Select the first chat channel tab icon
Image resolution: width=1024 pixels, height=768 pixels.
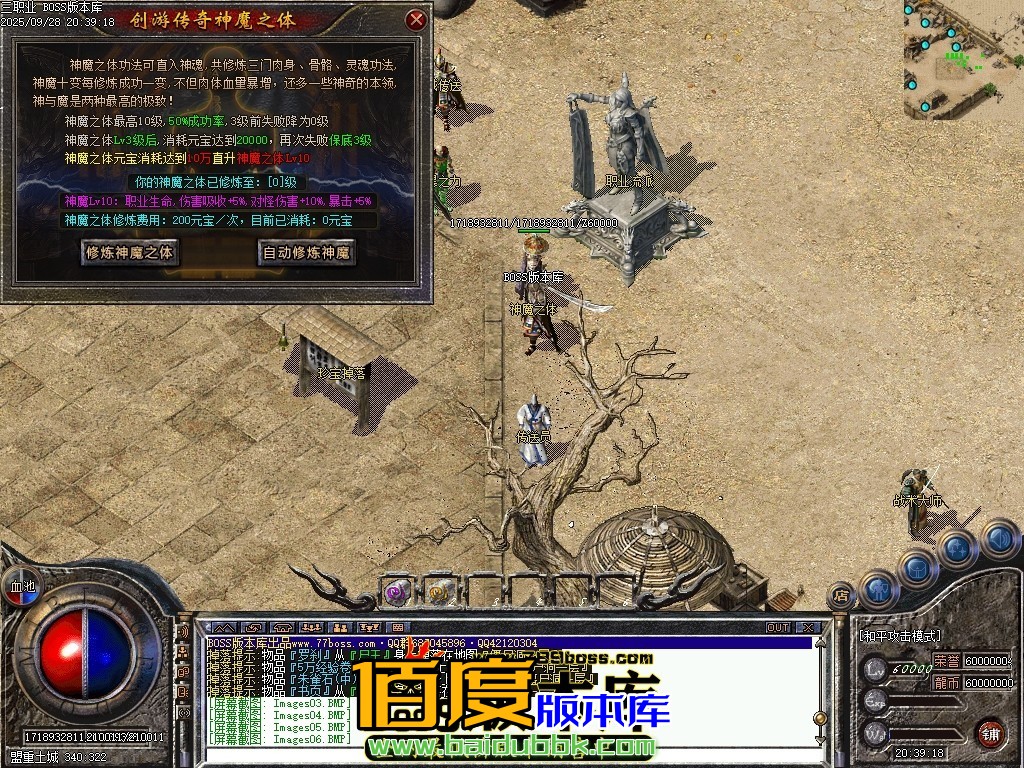point(223,627)
